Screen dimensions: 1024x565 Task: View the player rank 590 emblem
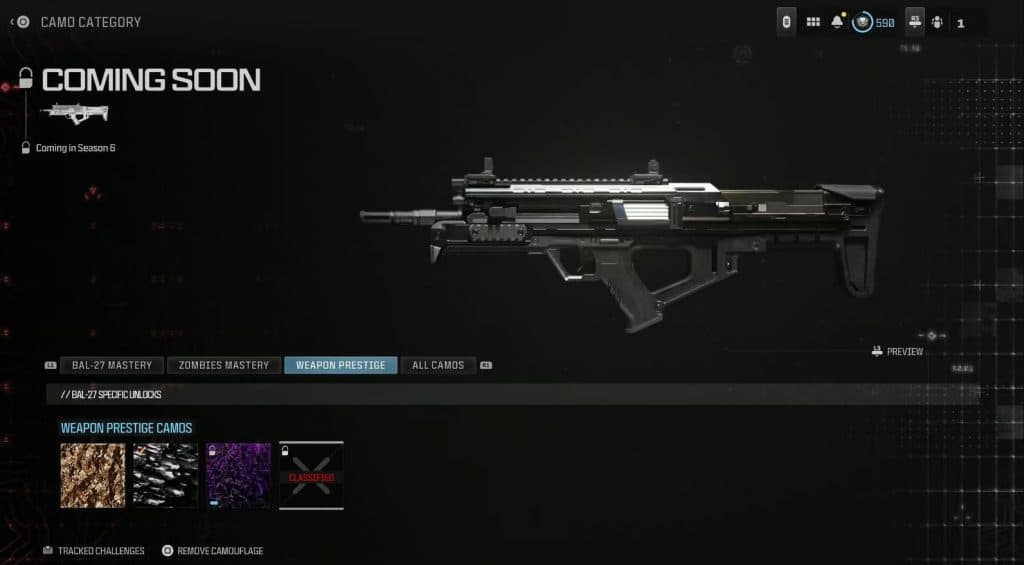(x=863, y=22)
